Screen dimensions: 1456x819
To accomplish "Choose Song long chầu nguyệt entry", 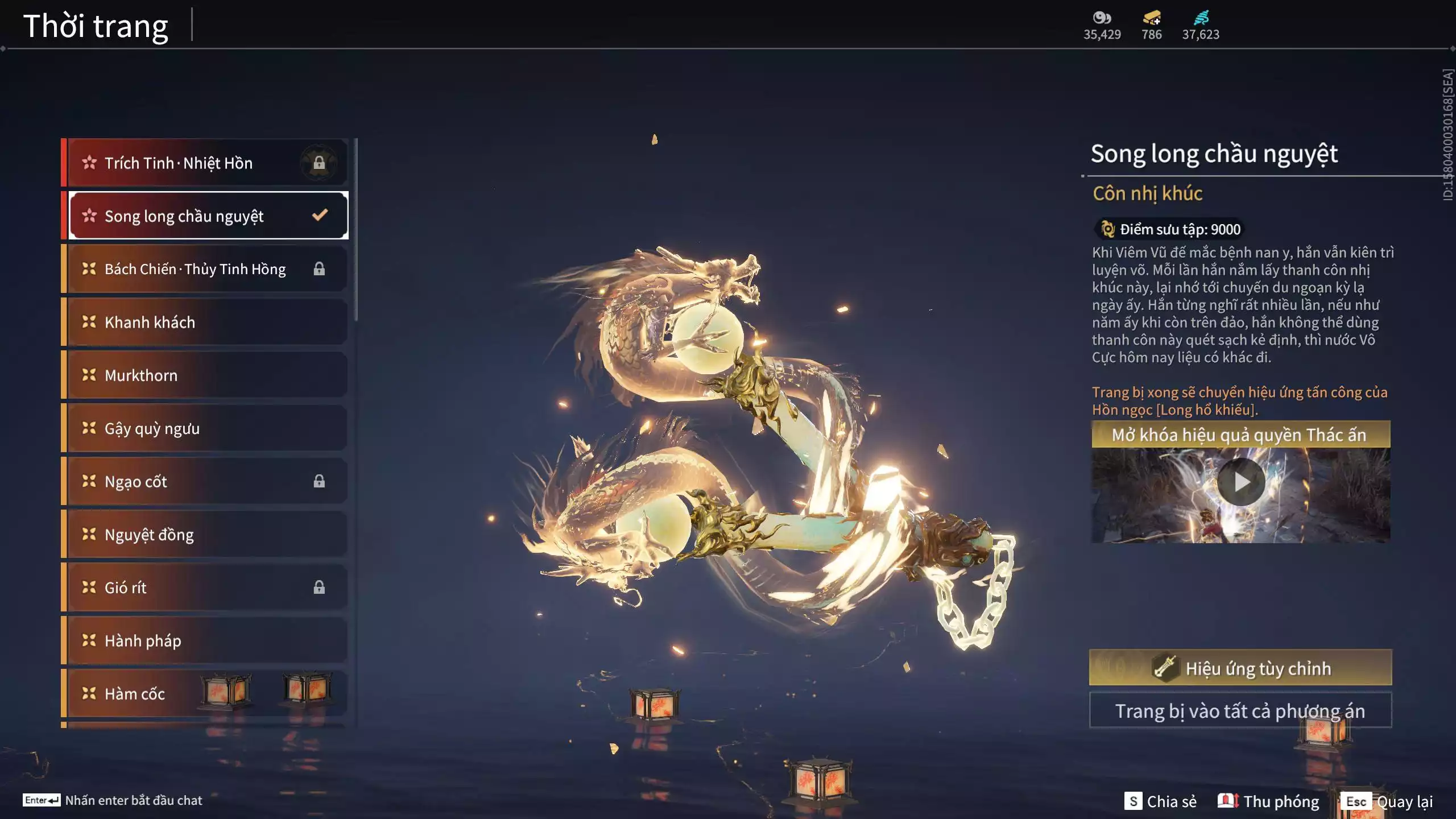I will pyautogui.click(x=205, y=216).
